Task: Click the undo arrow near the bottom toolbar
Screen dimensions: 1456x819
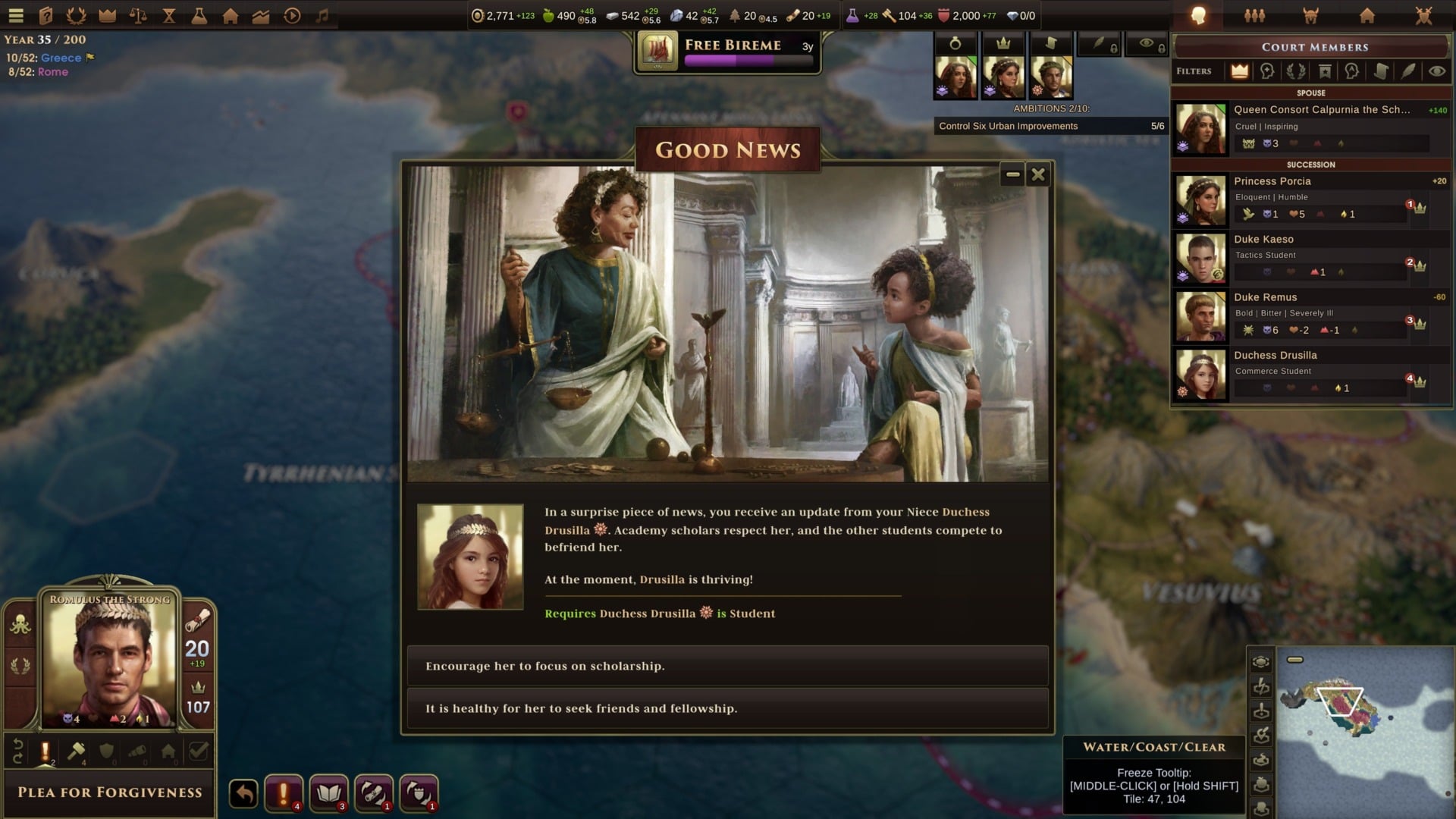Action: coord(242,793)
